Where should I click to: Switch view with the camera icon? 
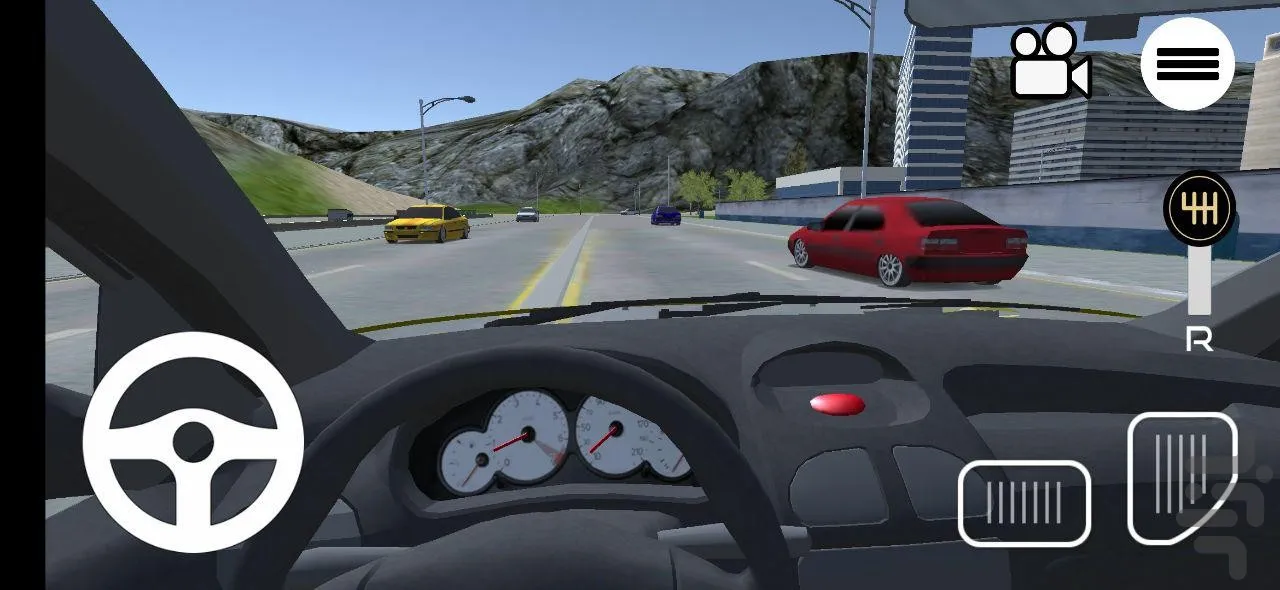1049,63
